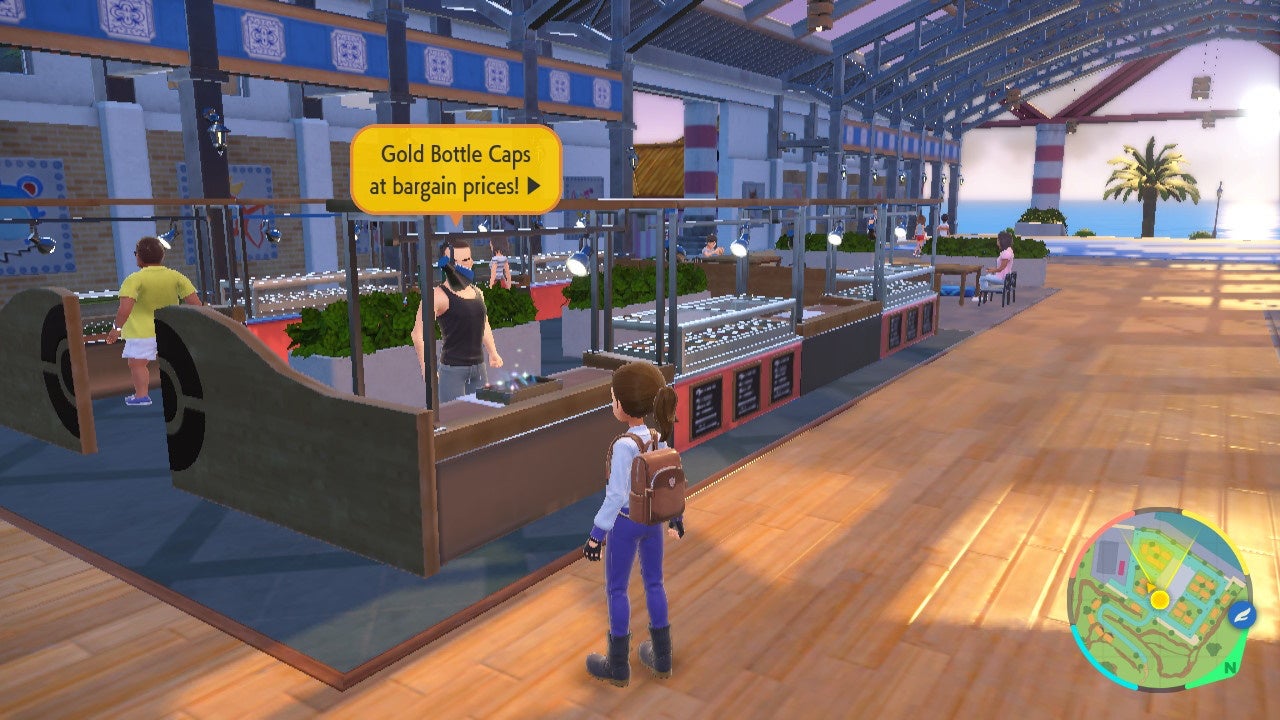
Task: Click the compass N indicator on the minimap
Action: 1230,665
